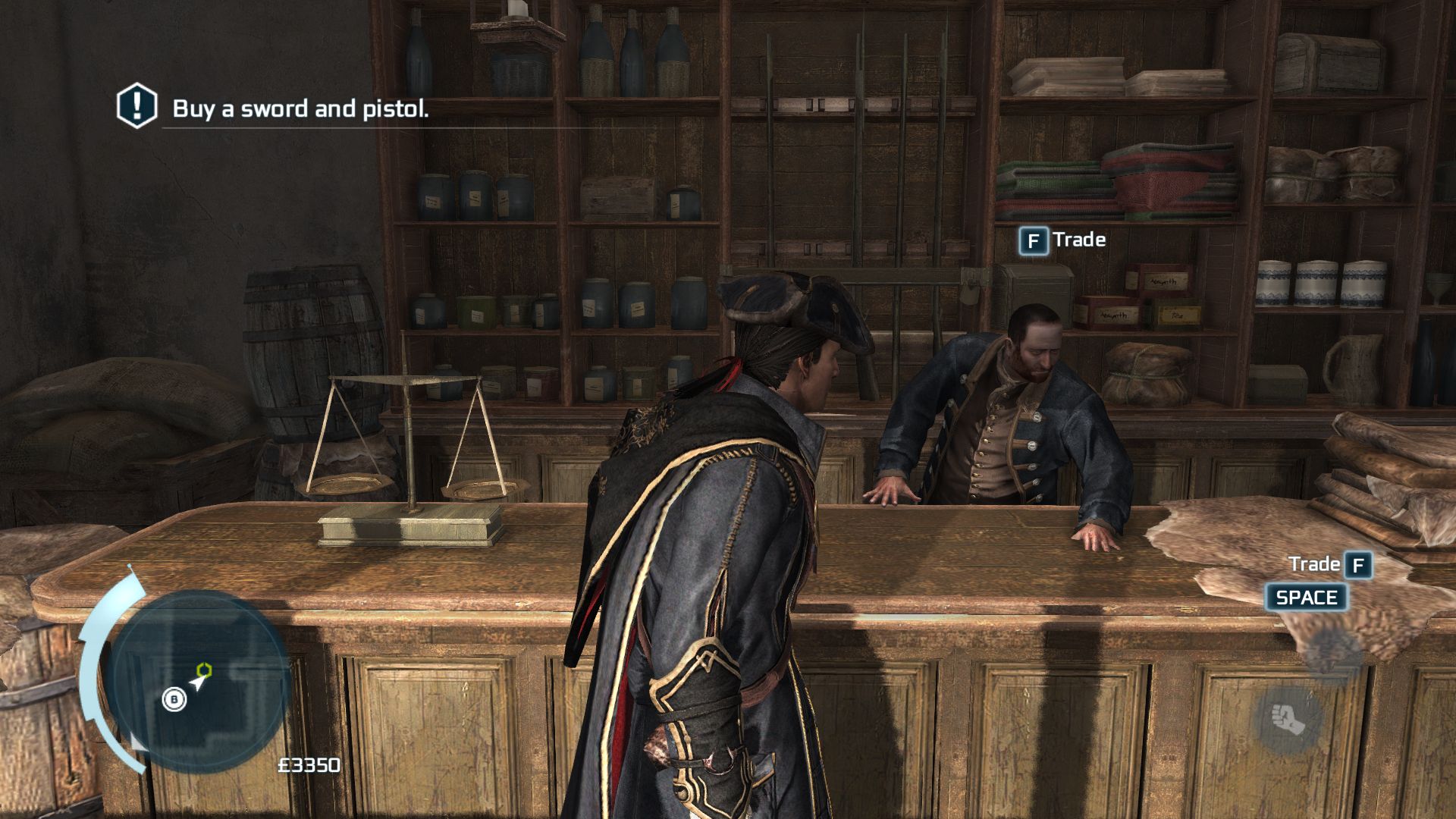Click the circular minimap
Screen dimensions: 1456x819
tap(199, 679)
